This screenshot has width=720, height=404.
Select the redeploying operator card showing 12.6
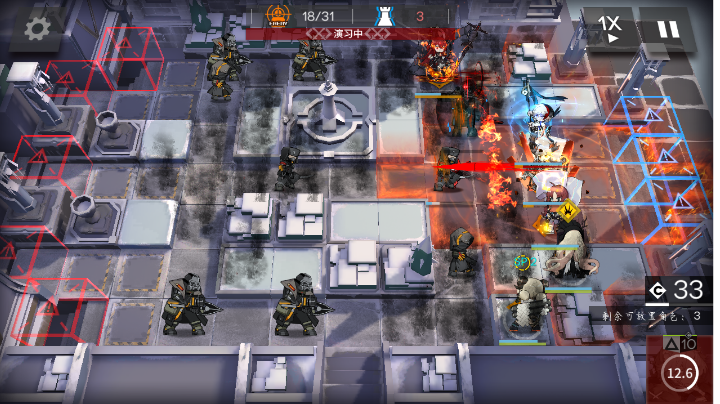click(x=680, y=370)
